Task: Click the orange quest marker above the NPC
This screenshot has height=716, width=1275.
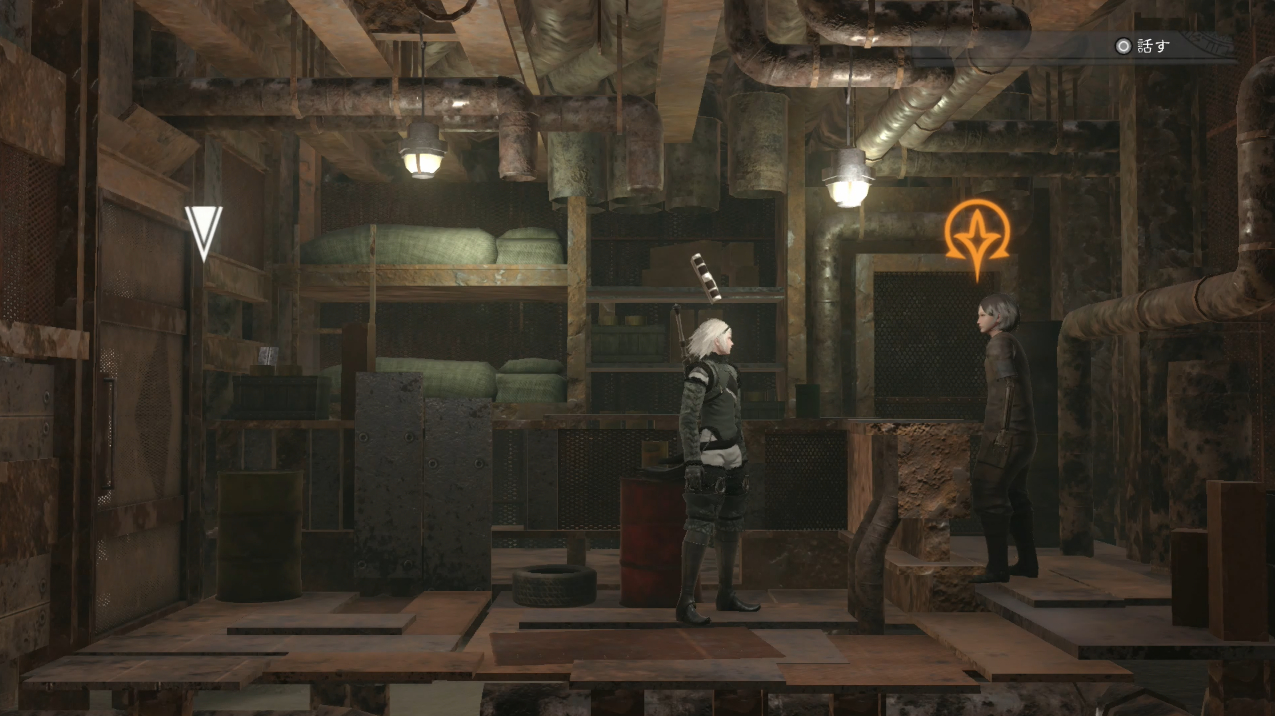Action: point(977,235)
